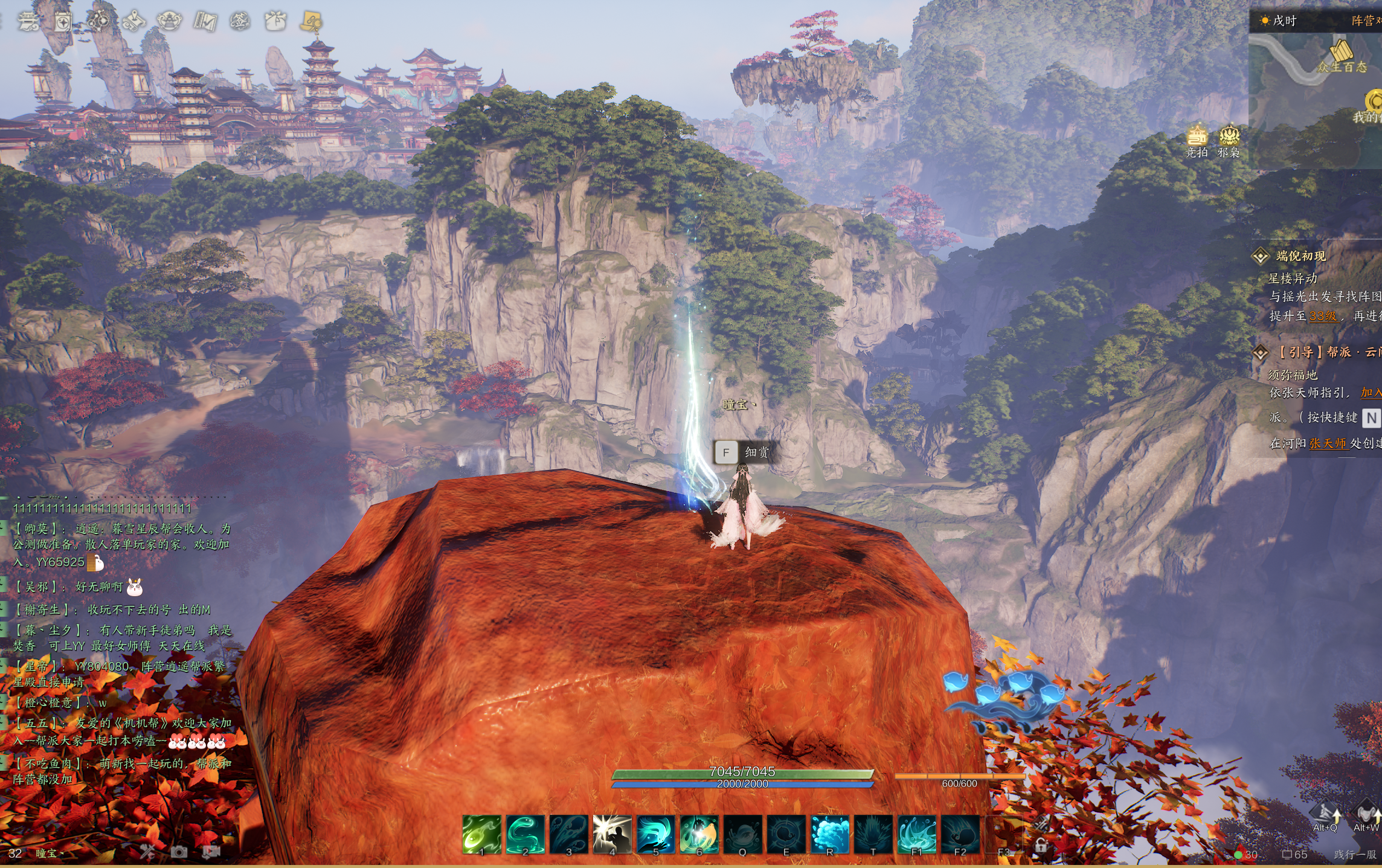Toggle the skill bar padlock
Screen dimensions: 1382x868
1041,845
